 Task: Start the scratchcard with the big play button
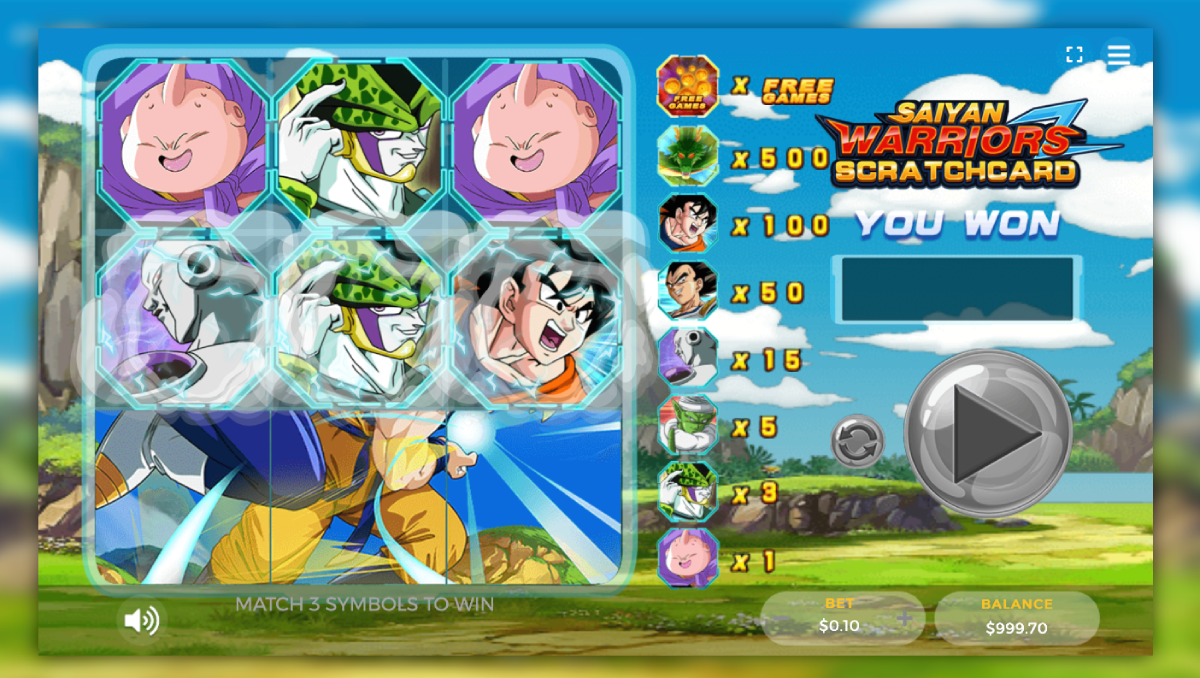988,433
